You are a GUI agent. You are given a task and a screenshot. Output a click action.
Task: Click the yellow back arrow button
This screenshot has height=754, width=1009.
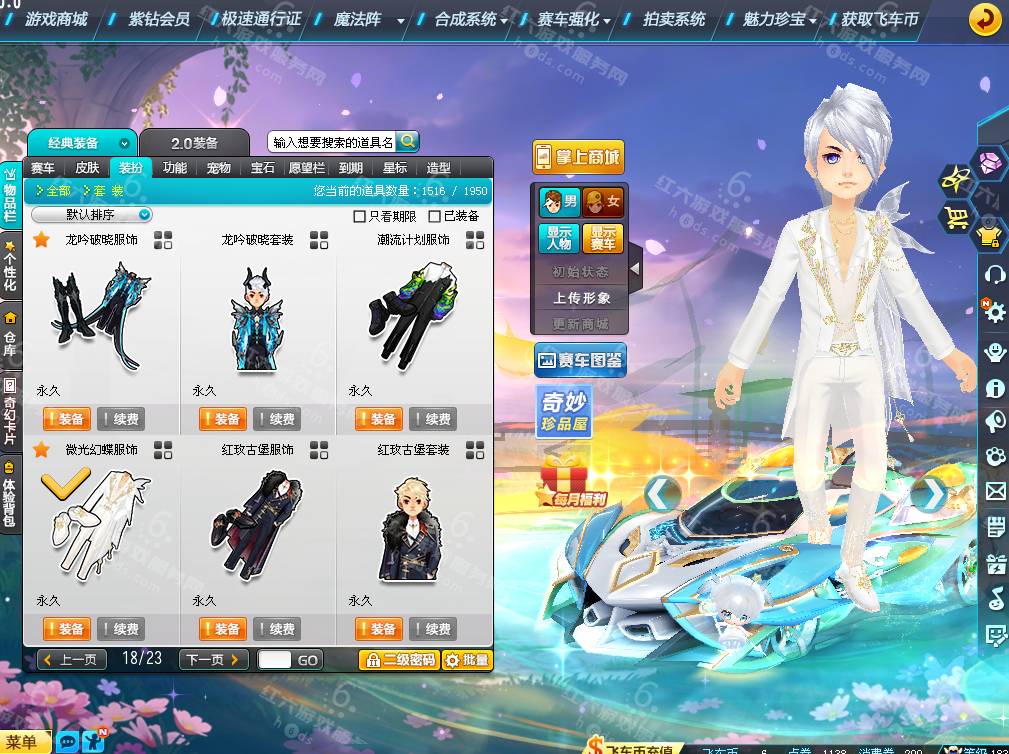(986, 19)
